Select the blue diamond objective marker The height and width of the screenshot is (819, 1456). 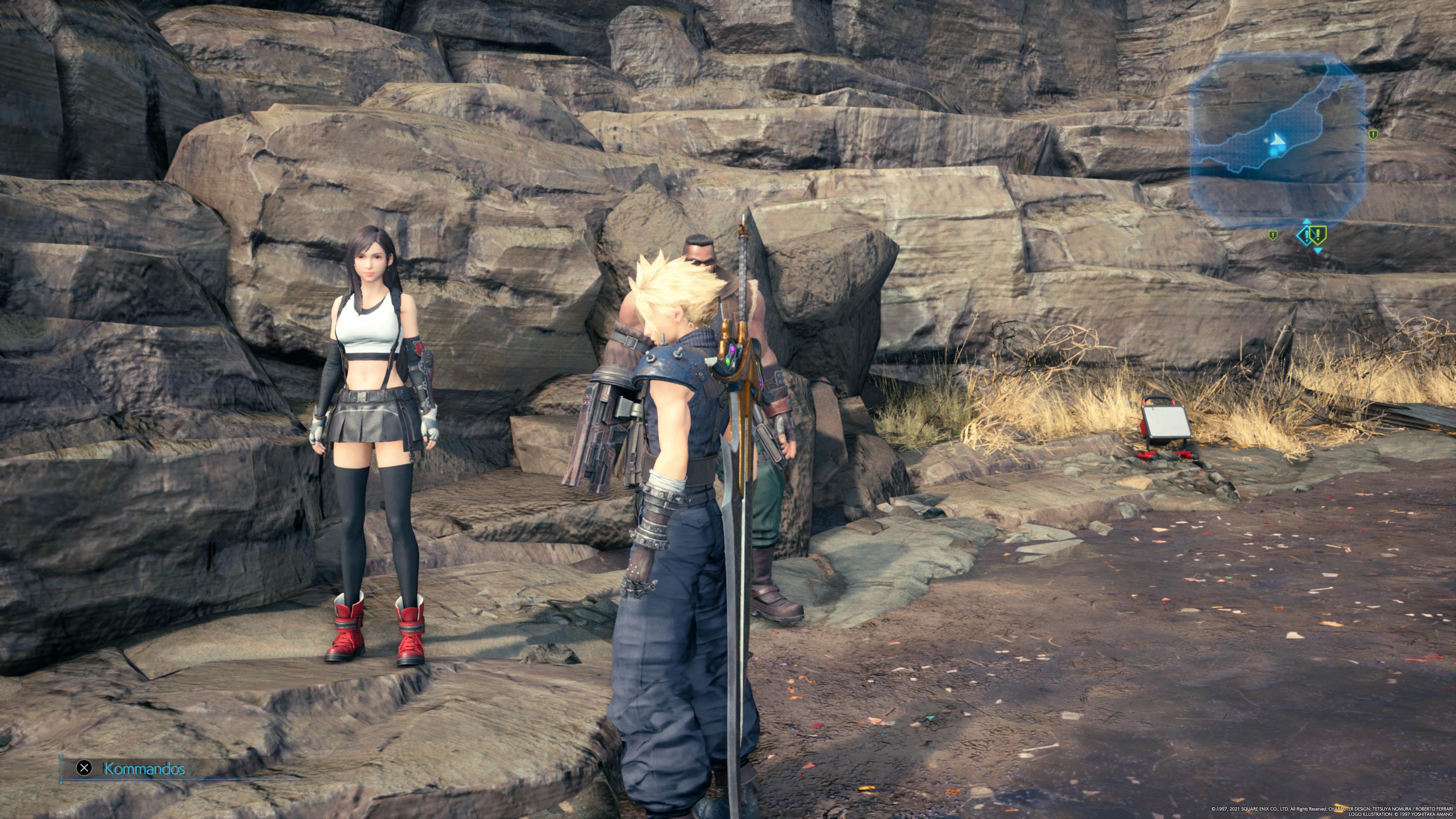pos(1305,235)
